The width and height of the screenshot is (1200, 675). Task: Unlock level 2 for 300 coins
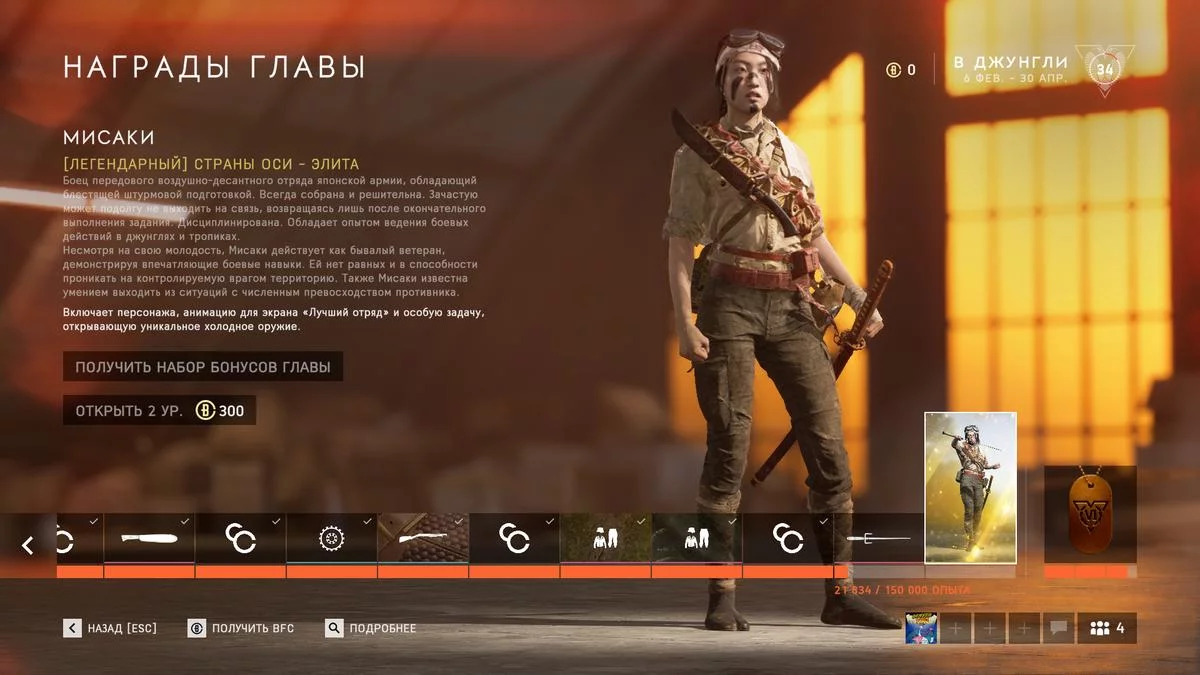[160, 410]
